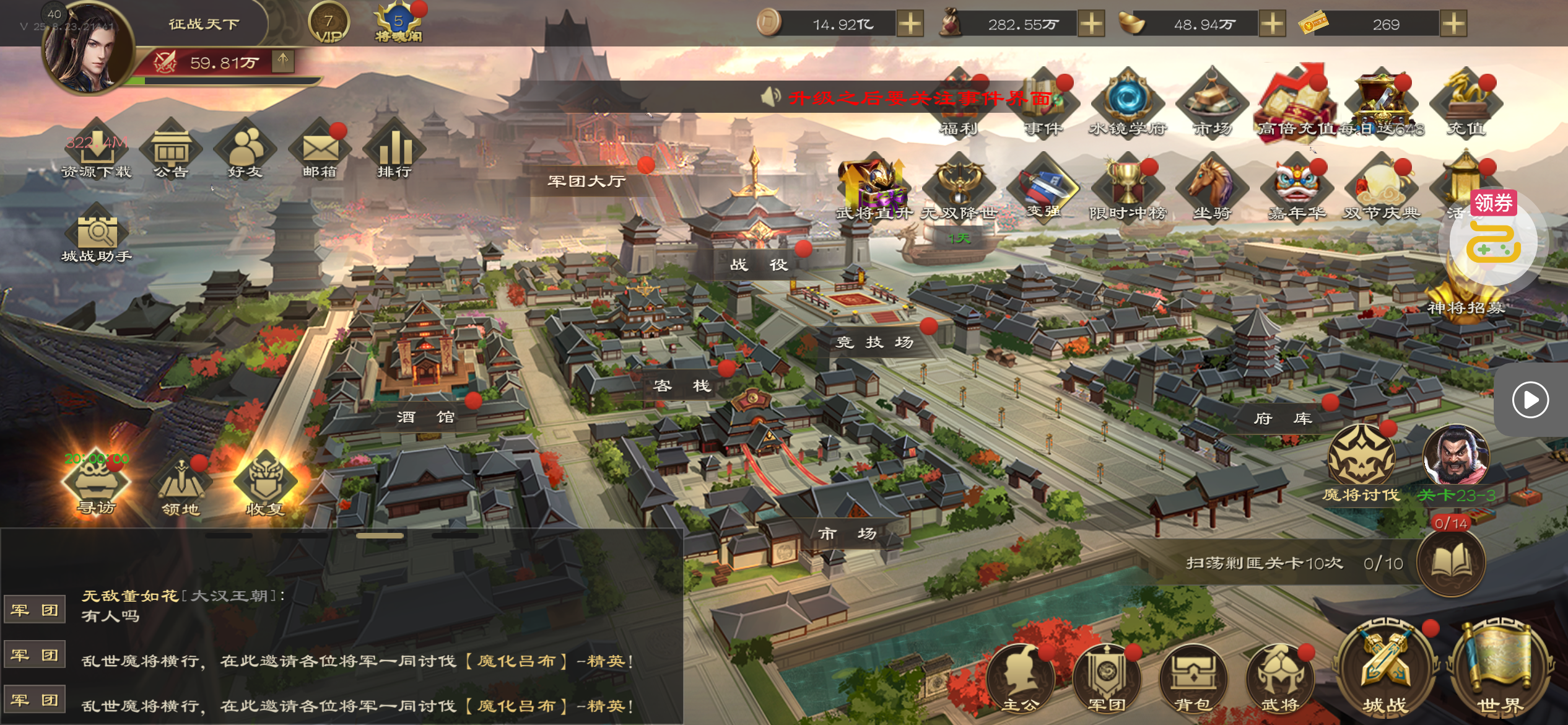Screen dimensions: 1568x725
Task: Open the 福利 welfare rewards
Action: pos(959,105)
